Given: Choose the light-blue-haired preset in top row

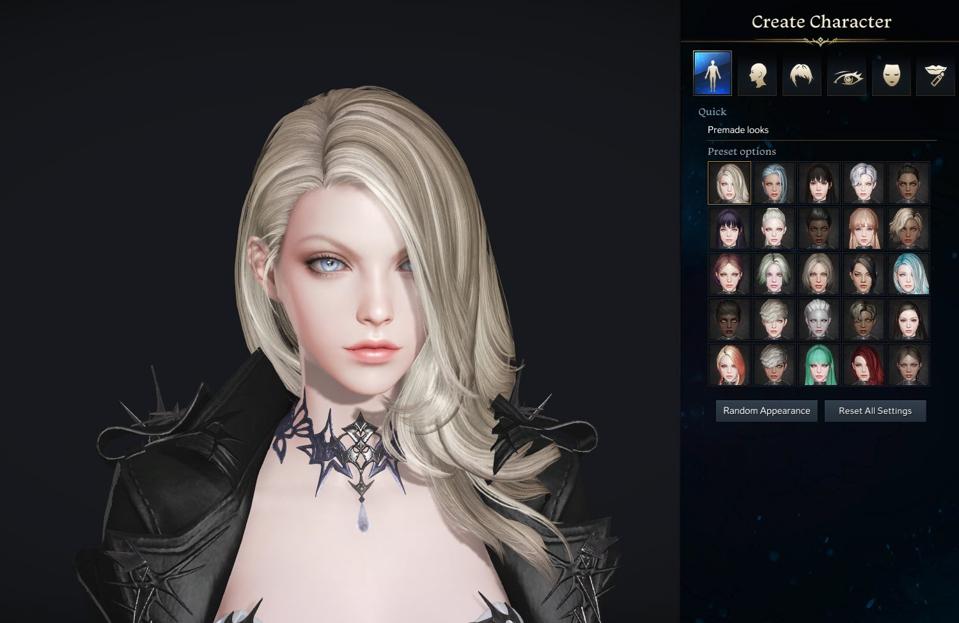Looking at the screenshot, I should tap(774, 183).
